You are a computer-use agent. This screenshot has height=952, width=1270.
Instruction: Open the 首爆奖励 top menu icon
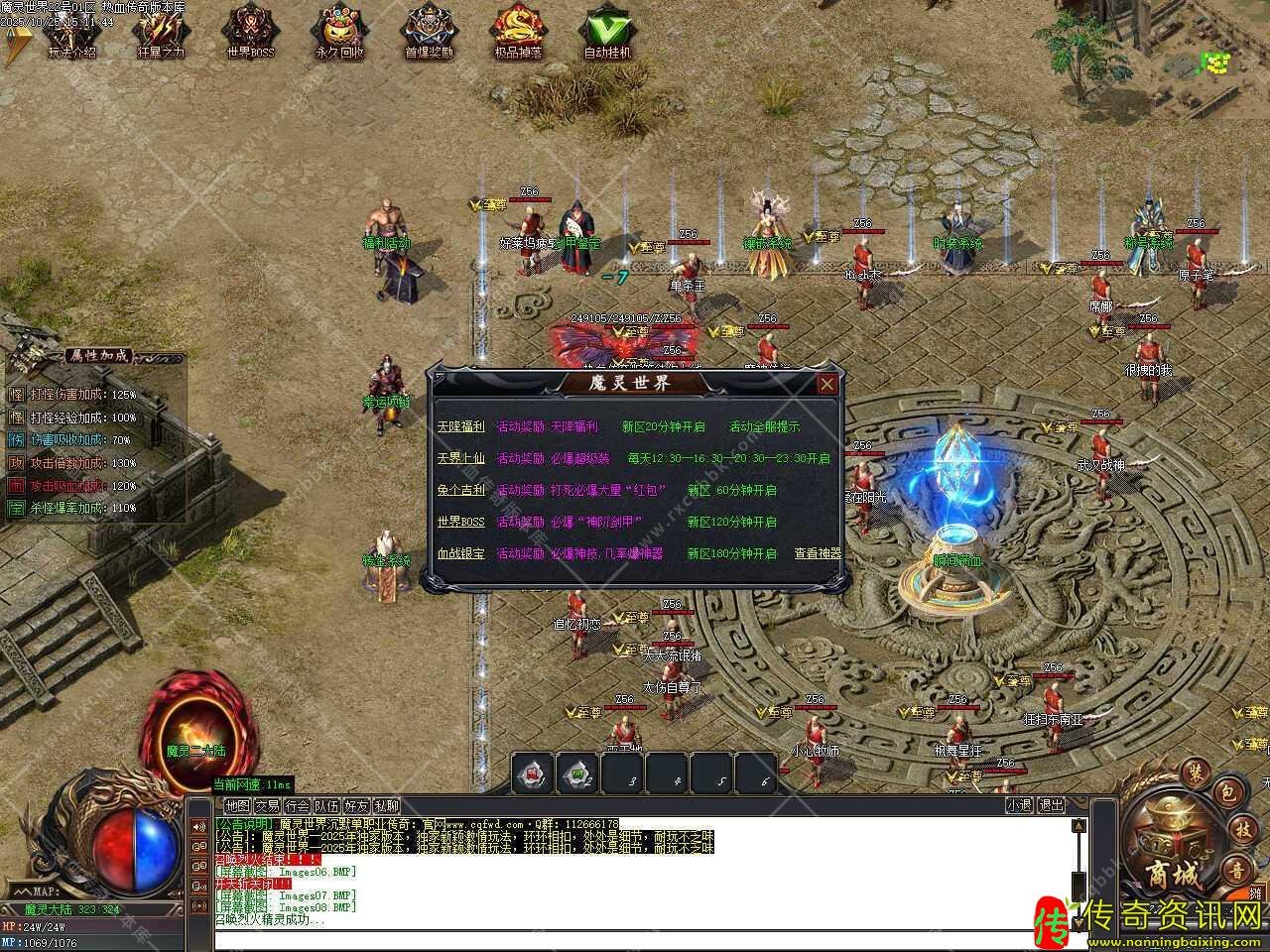click(429, 33)
